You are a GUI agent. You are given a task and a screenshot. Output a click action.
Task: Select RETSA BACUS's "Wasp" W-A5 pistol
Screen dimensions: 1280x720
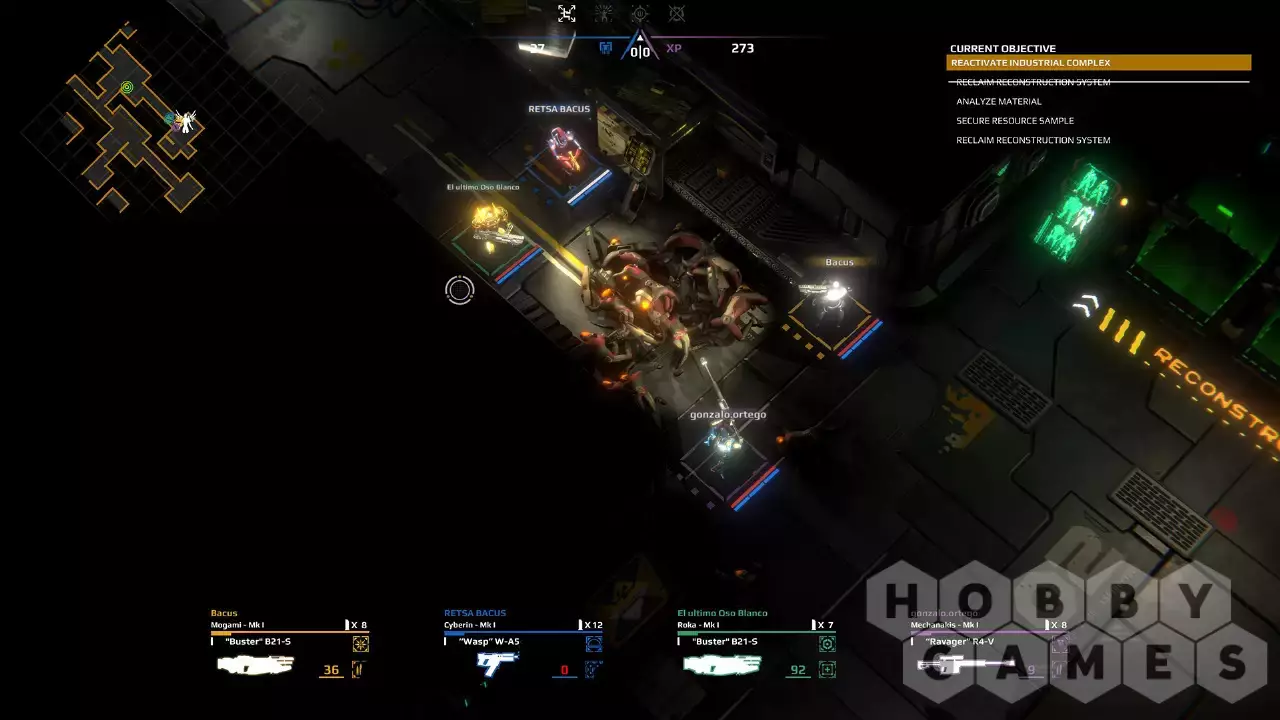497,664
